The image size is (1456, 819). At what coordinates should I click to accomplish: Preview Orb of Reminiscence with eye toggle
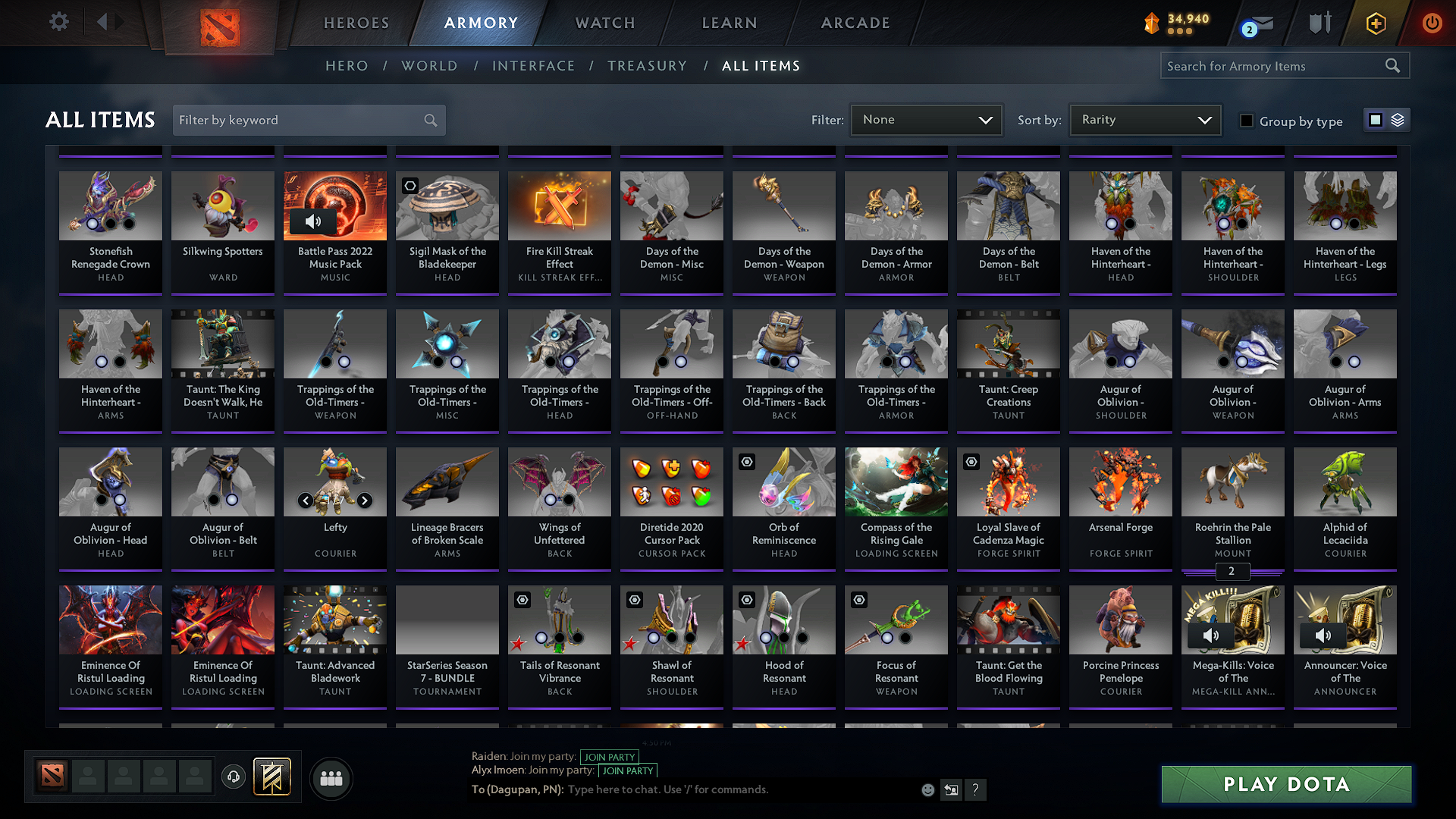point(746,462)
